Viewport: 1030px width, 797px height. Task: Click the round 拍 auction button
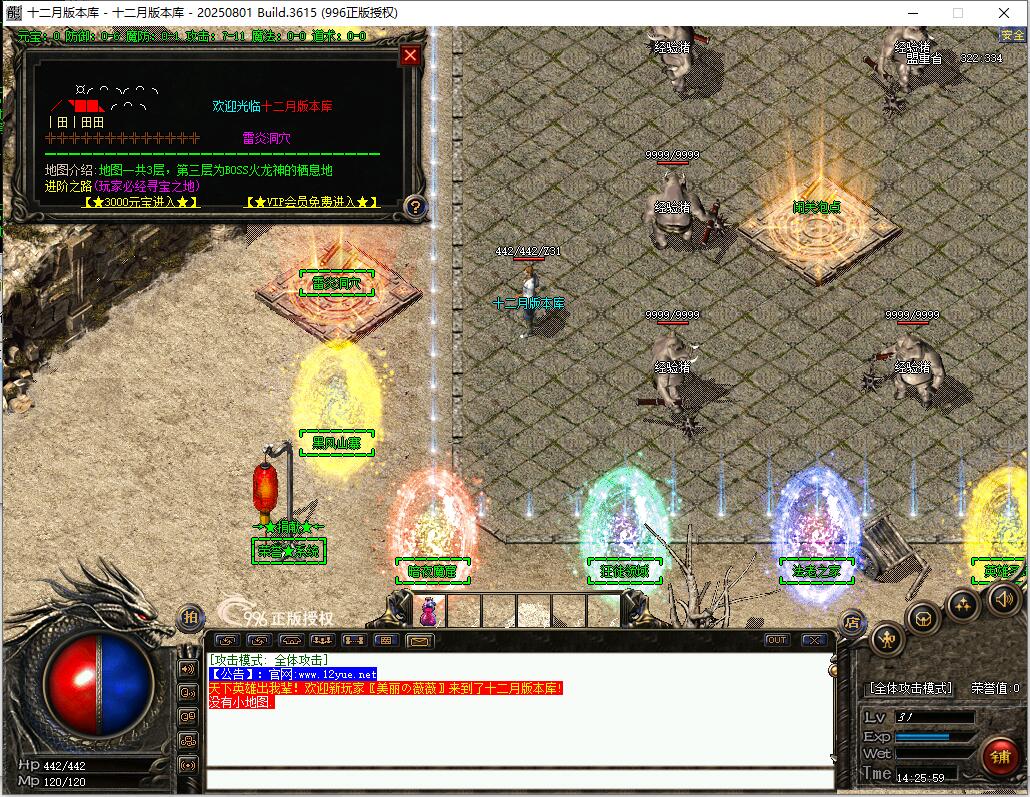189,618
